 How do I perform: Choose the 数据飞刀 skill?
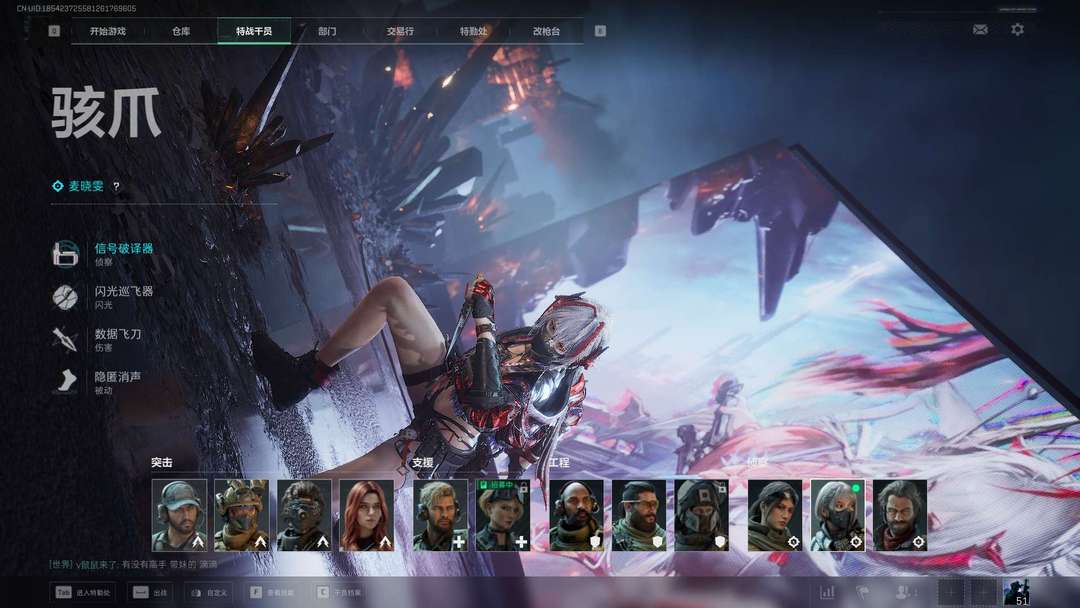coord(117,334)
